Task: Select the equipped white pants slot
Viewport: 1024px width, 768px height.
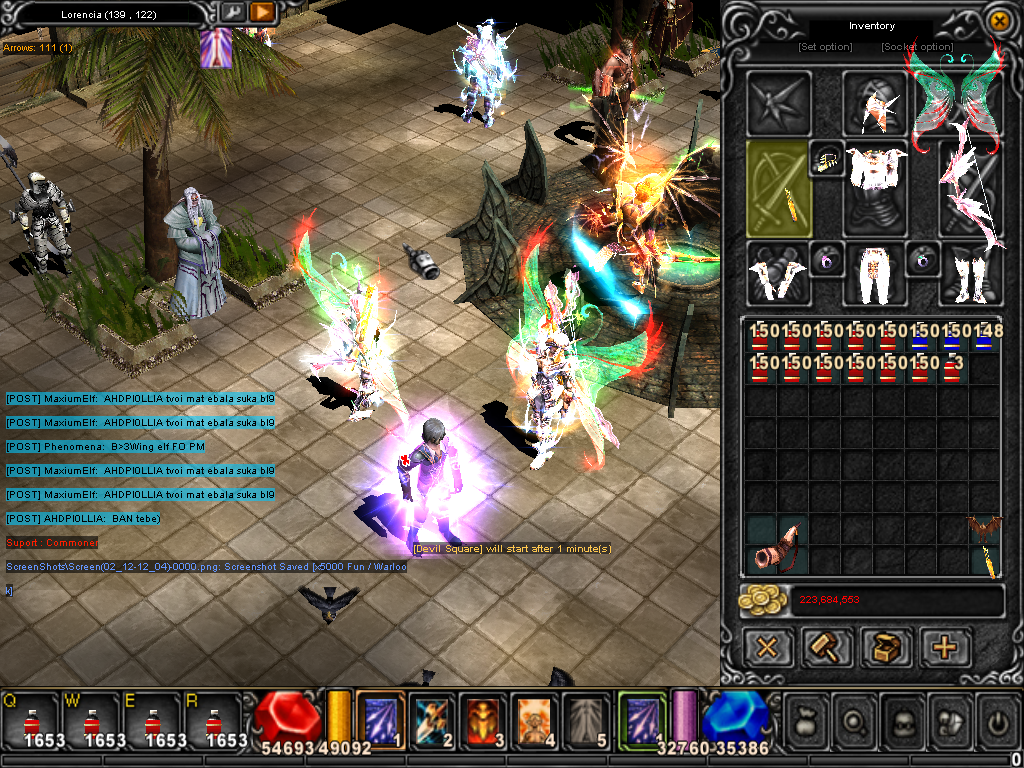Action: [876, 273]
